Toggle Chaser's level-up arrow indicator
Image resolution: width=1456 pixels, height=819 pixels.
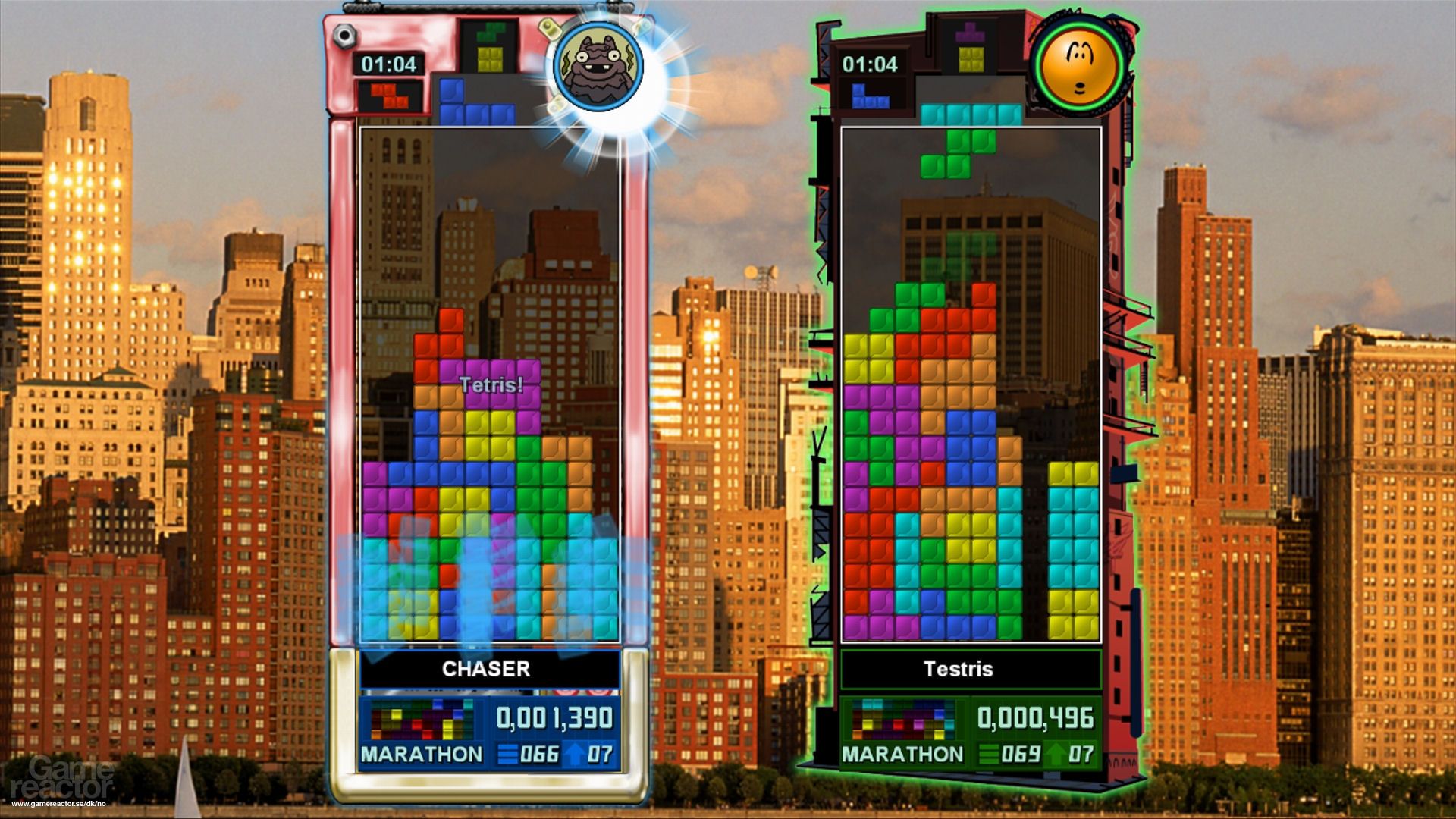574,754
